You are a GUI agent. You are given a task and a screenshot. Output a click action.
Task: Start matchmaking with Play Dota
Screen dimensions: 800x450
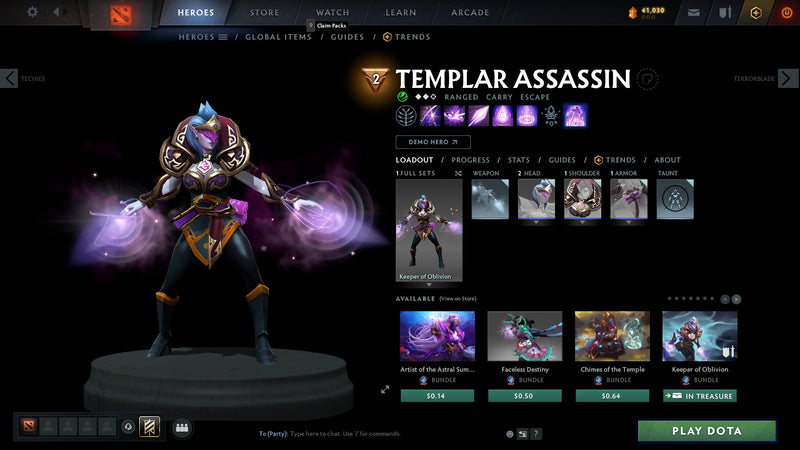tap(707, 431)
